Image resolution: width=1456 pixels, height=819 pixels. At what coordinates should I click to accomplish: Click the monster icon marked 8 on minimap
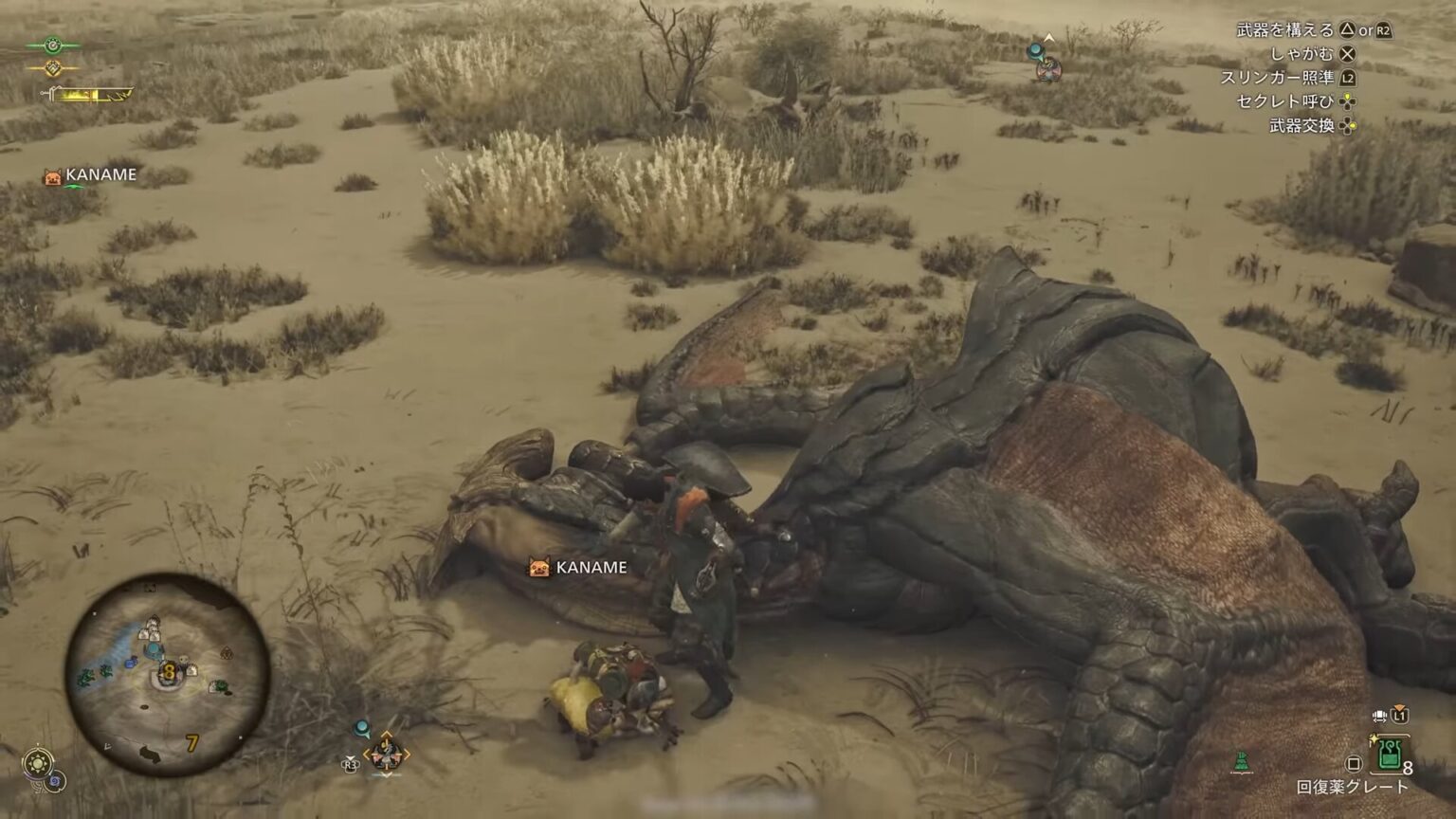pos(169,673)
